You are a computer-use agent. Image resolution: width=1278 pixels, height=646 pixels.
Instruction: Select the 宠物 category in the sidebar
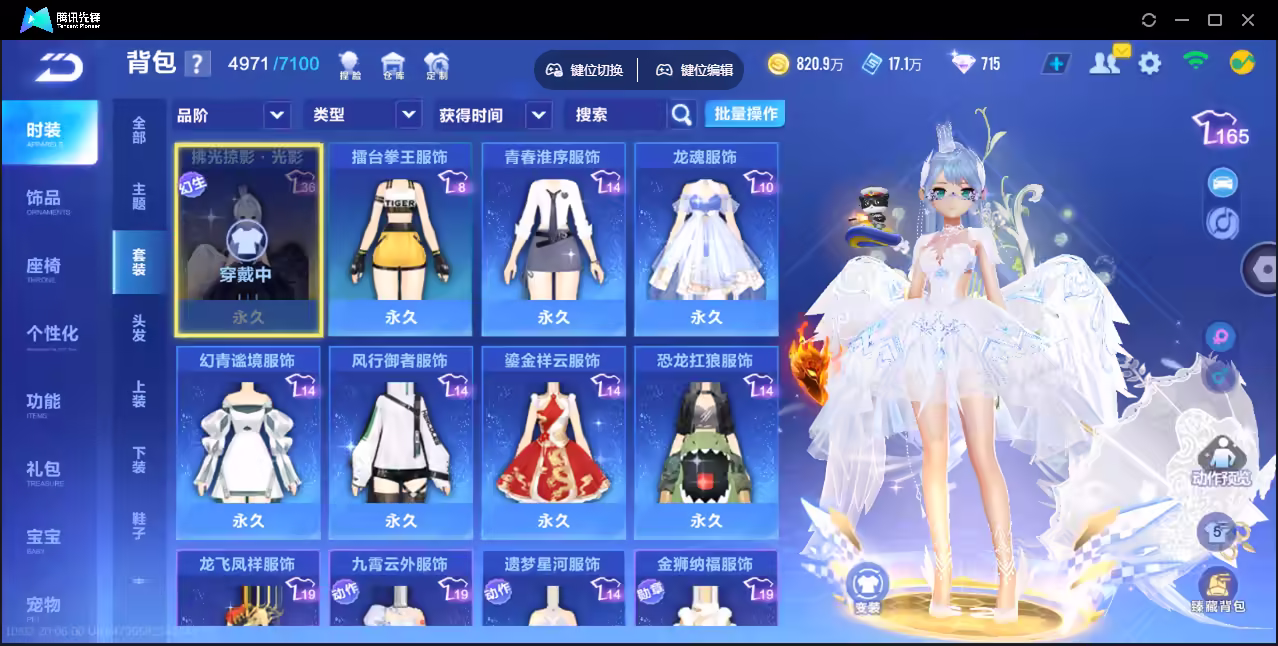point(44,605)
